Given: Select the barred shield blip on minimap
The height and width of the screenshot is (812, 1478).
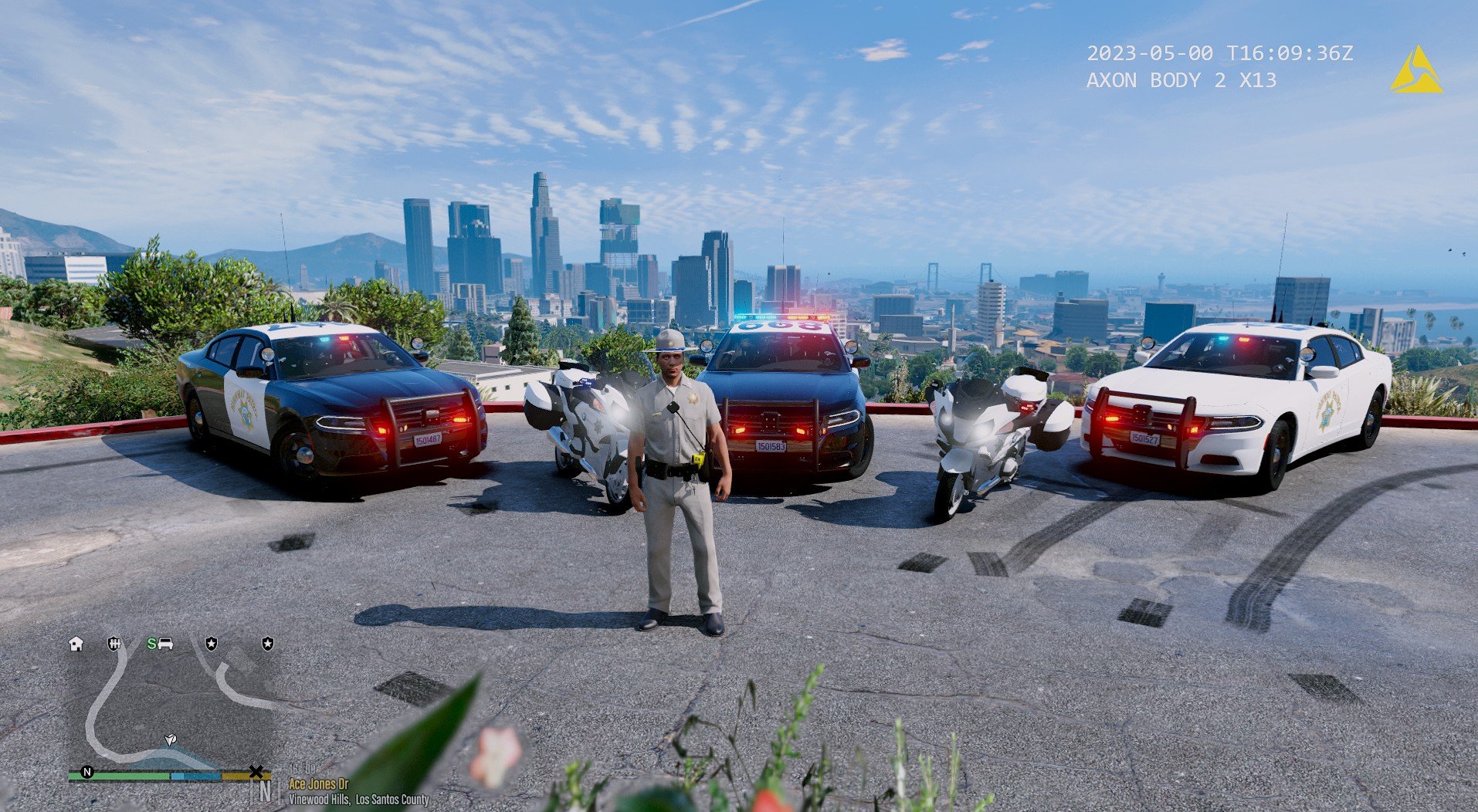Looking at the screenshot, I should tap(114, 644).
